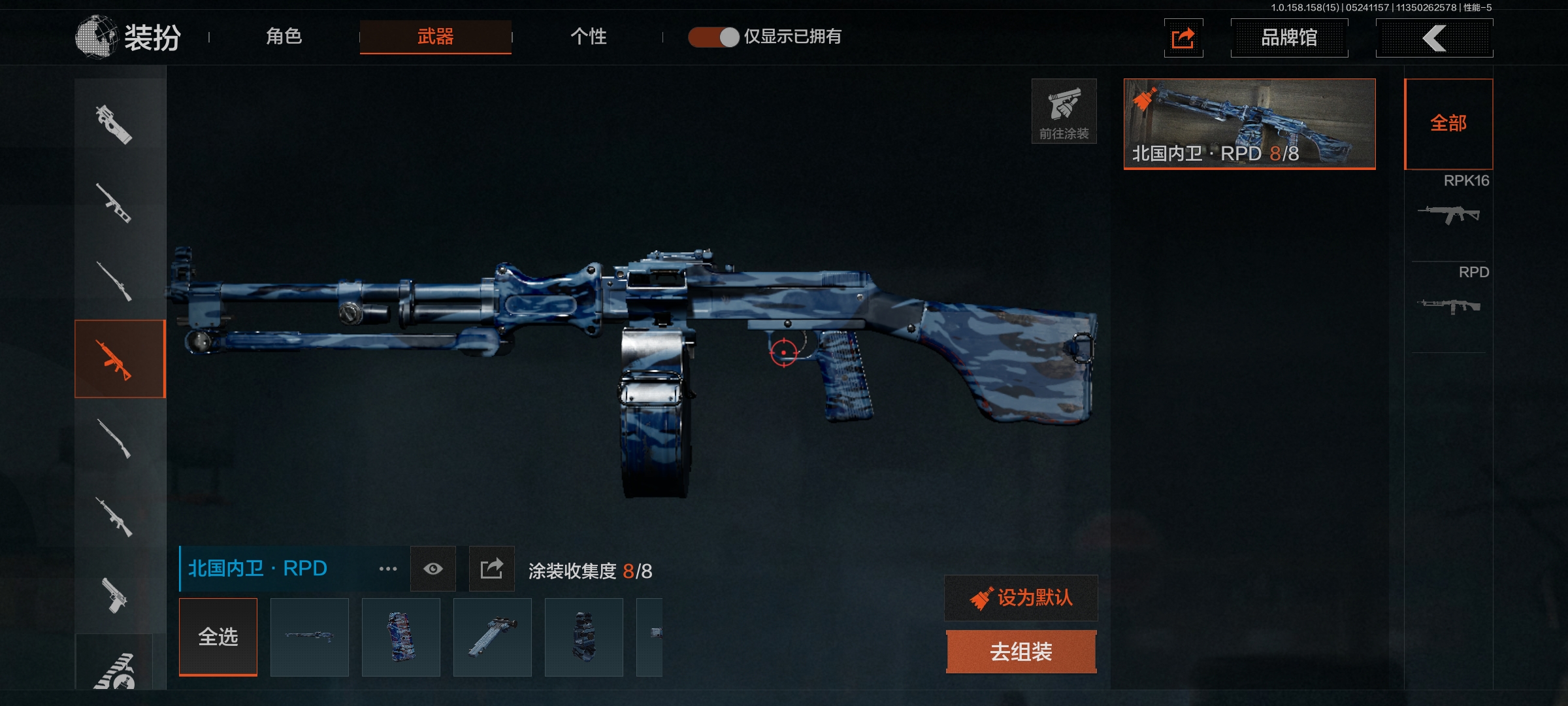Toggle the 仅显示已拥有 switch
Image resolution: width=1568 pixels, height=706 pixels.
(x=713, y=37)
